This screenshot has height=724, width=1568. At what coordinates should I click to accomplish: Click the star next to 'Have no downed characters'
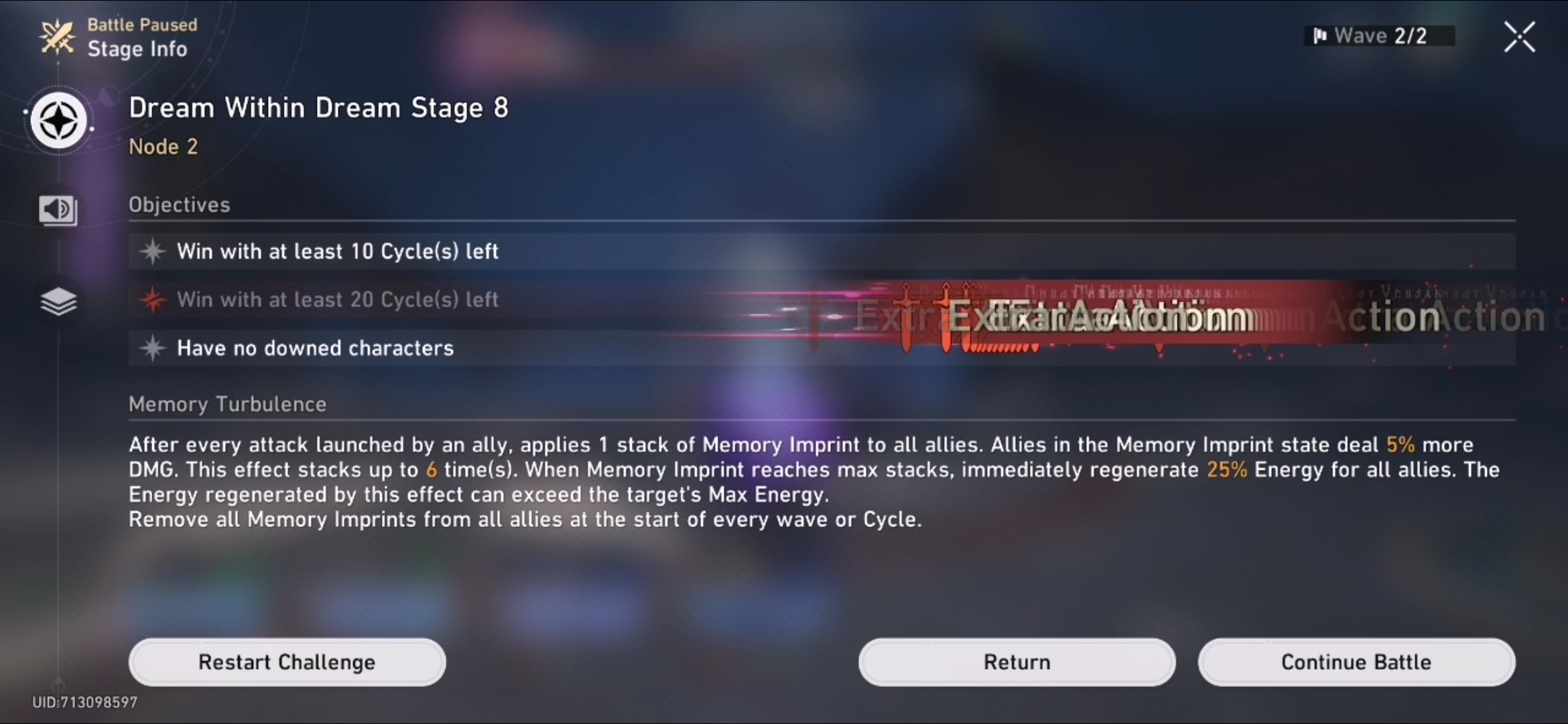(153, 348)
